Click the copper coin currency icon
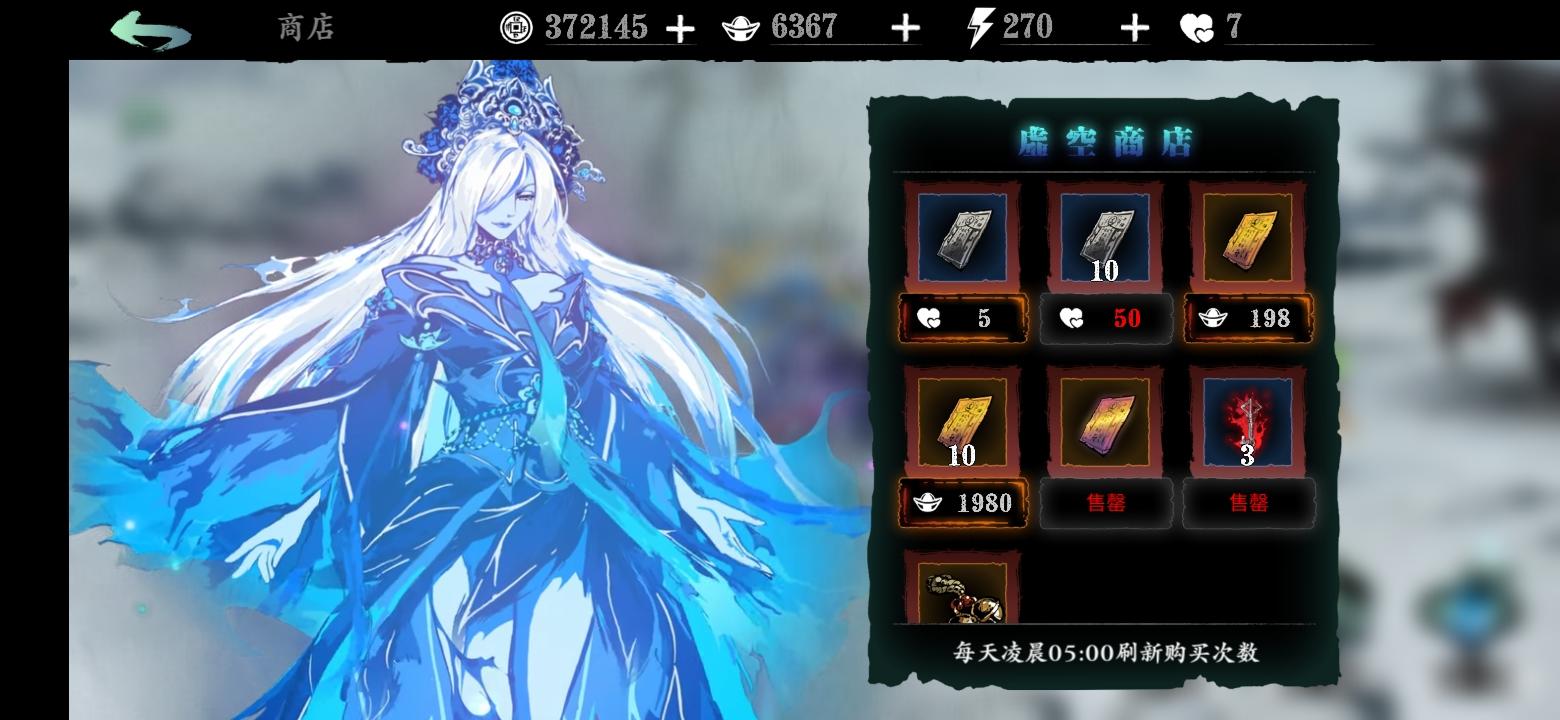The image size is (1560, 720). tap(516, 27)
